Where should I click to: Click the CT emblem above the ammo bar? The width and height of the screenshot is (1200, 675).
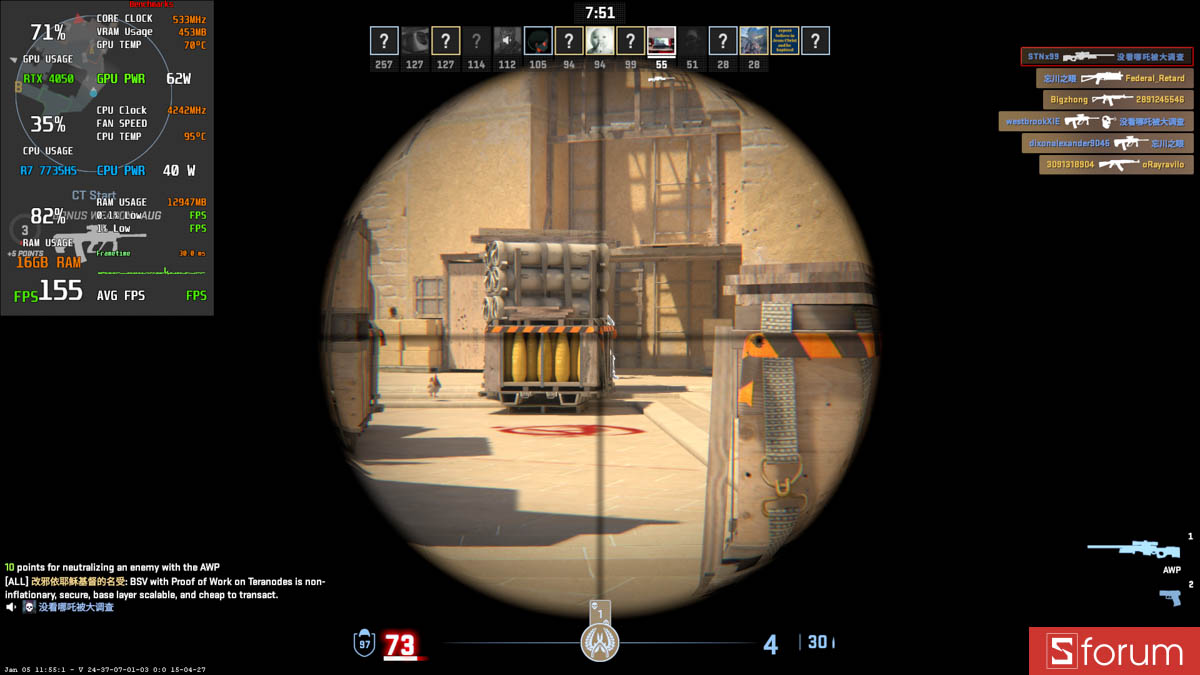(x=600, y=641)
